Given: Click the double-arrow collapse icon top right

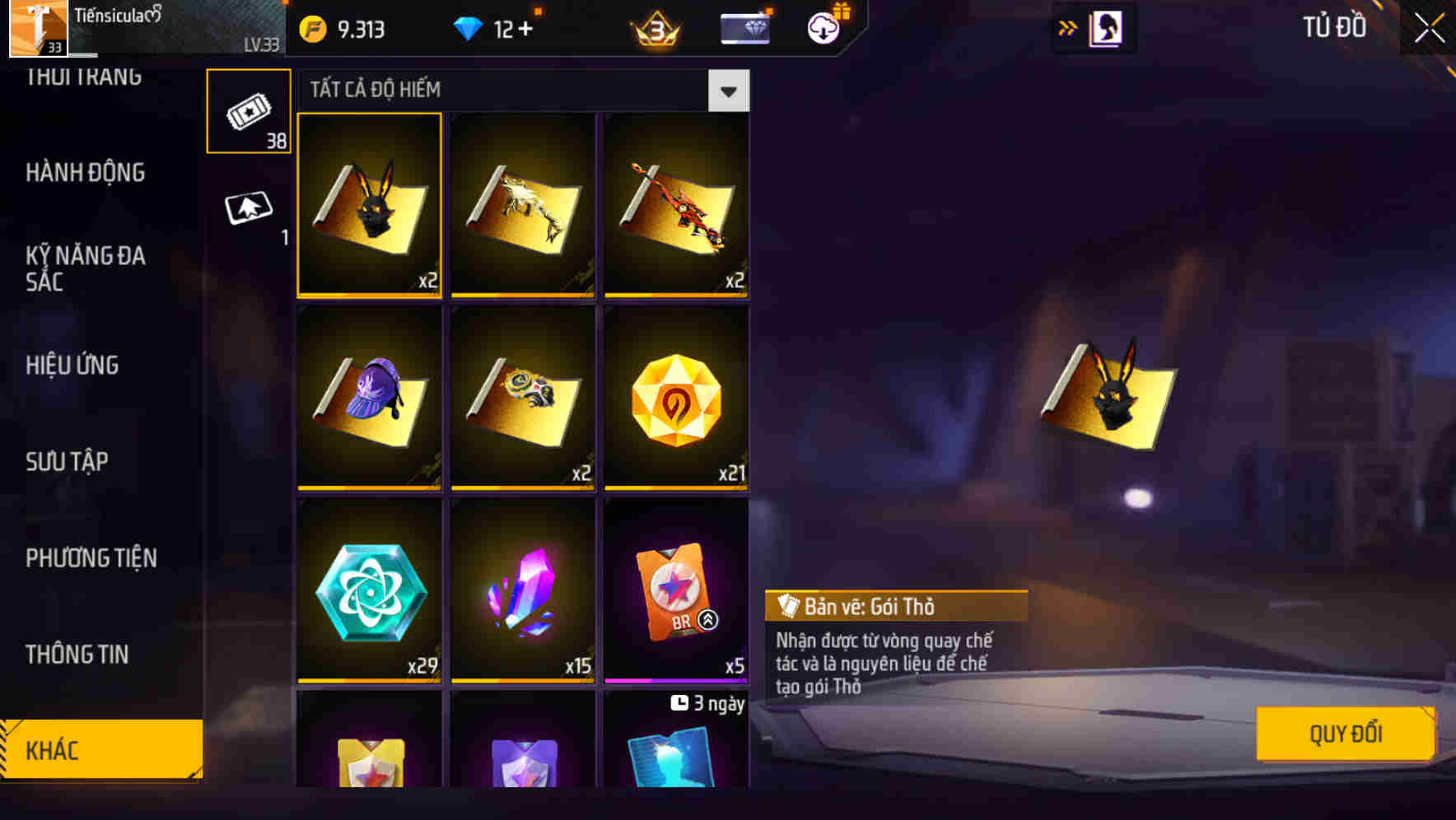Looking at the screenshot, I should [1068, 27].
